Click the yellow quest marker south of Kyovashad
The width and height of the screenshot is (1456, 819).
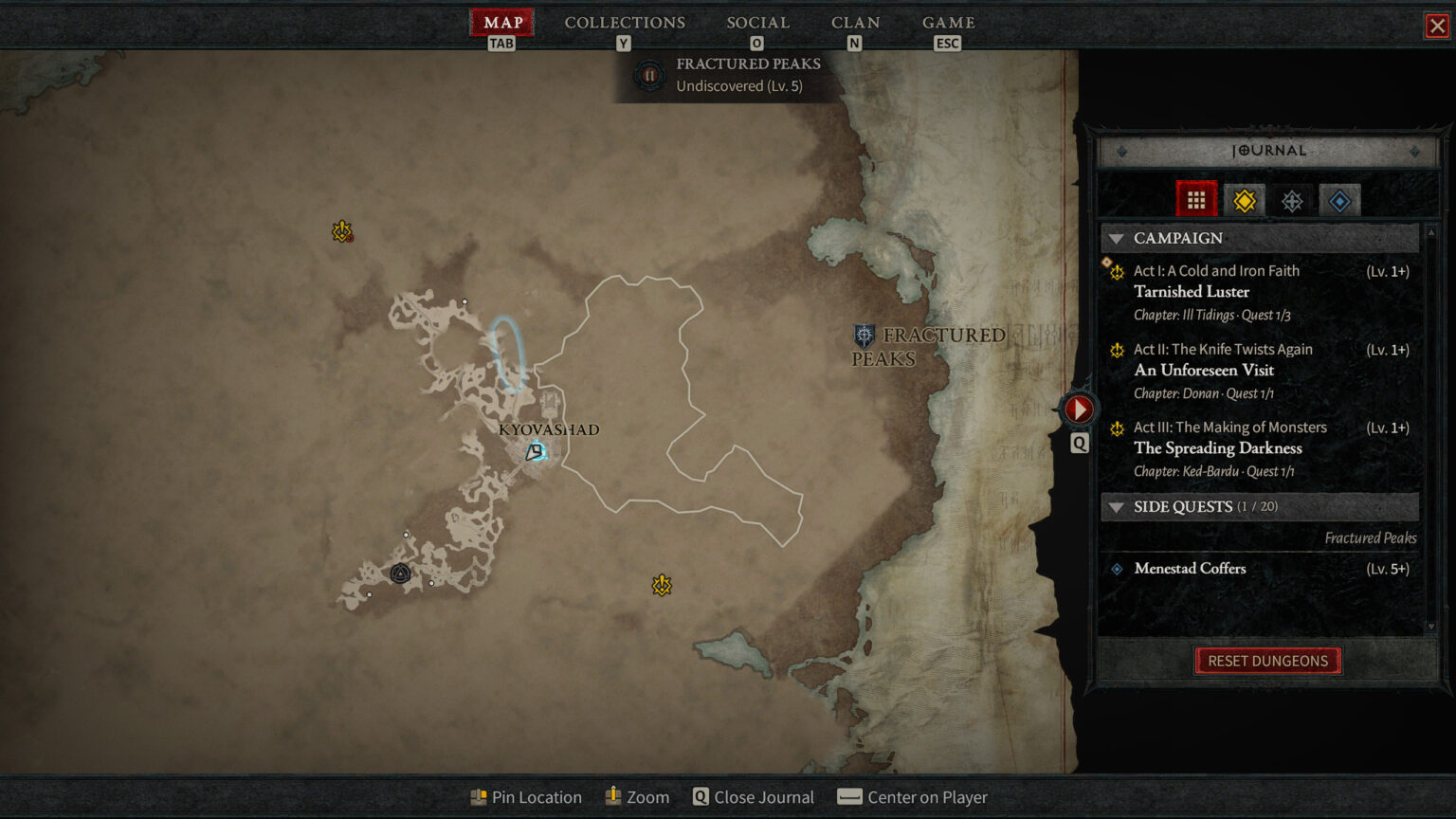click(661, 585)
